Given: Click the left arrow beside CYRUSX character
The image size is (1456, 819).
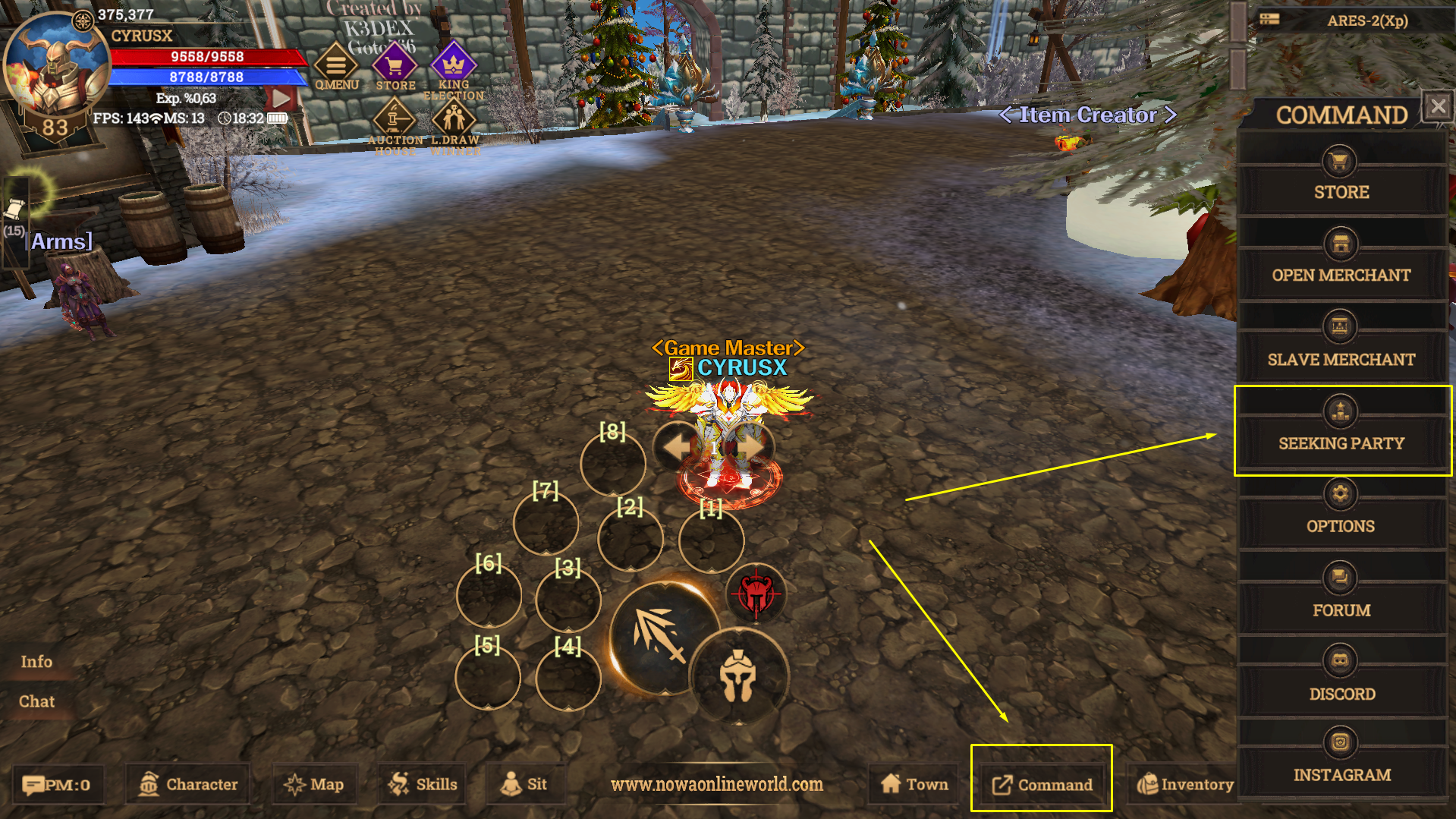Looking at the screenshot, I should pyautogui.click(x=676, y=447).
